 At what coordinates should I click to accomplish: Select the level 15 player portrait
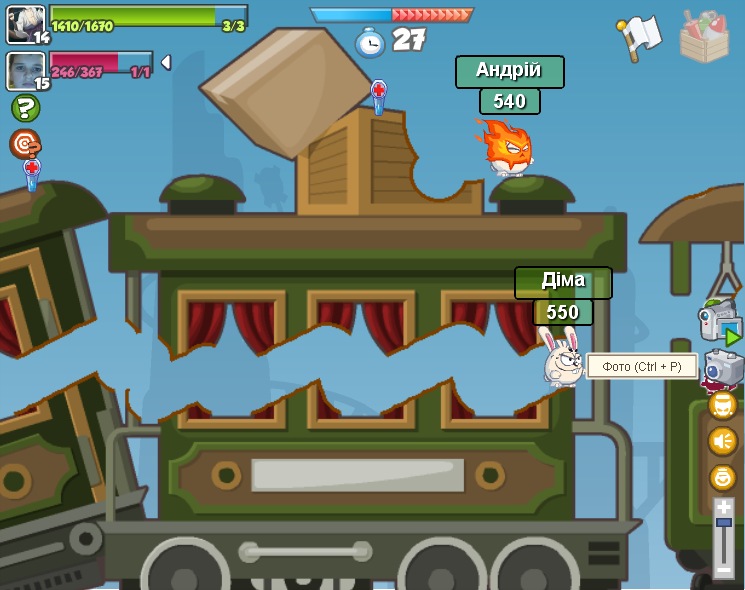(25, 71)
